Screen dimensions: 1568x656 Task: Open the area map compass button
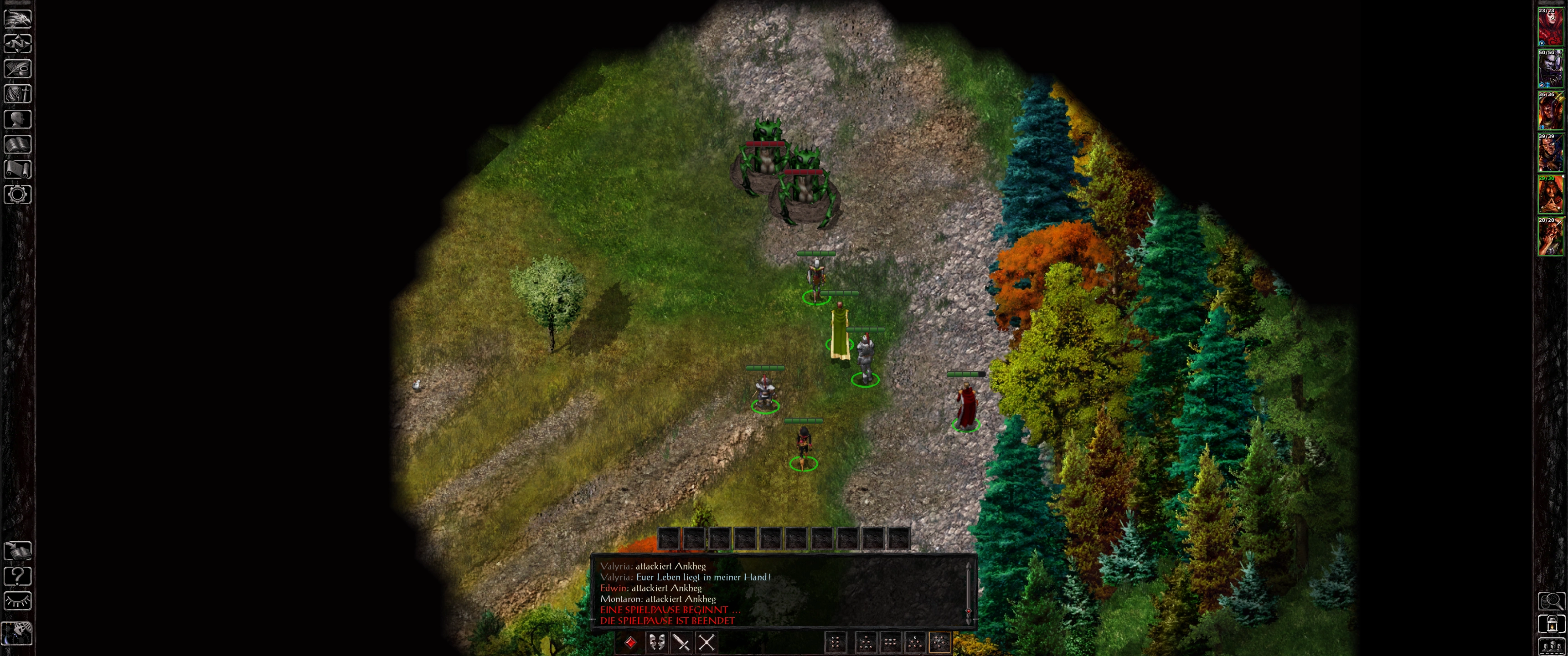pos(18,44)
